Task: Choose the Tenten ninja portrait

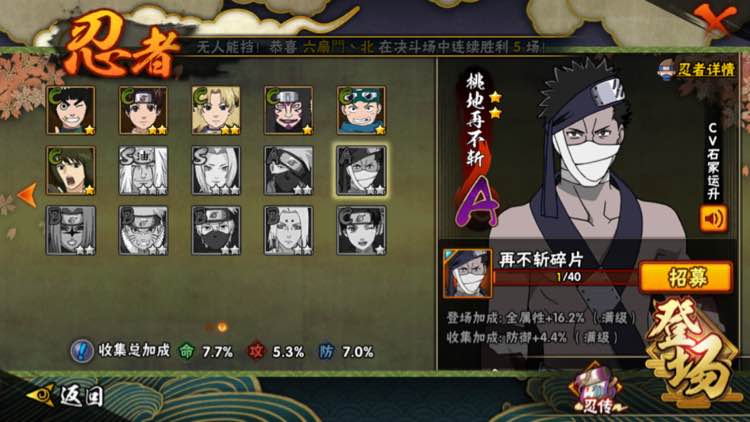Action: point(144,110)
